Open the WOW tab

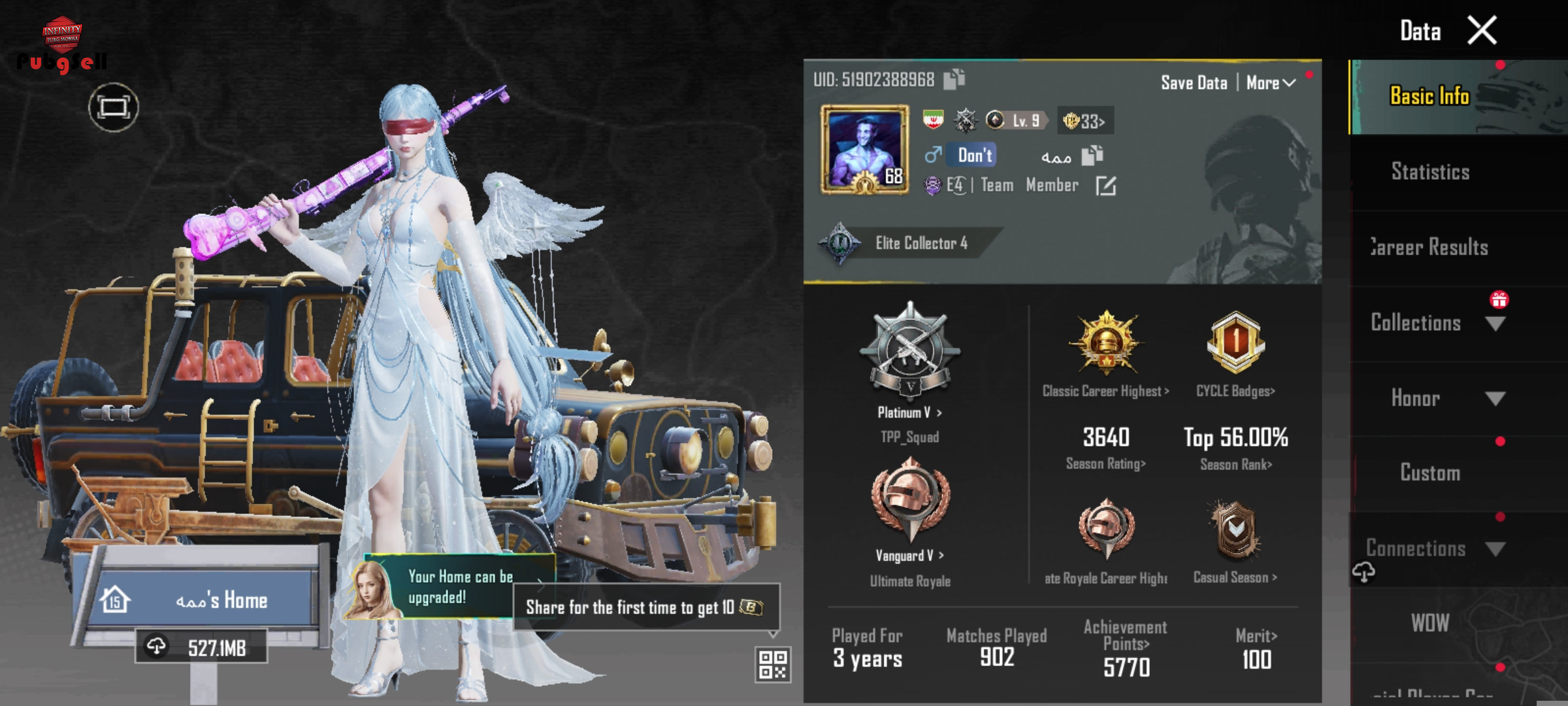1430,623
